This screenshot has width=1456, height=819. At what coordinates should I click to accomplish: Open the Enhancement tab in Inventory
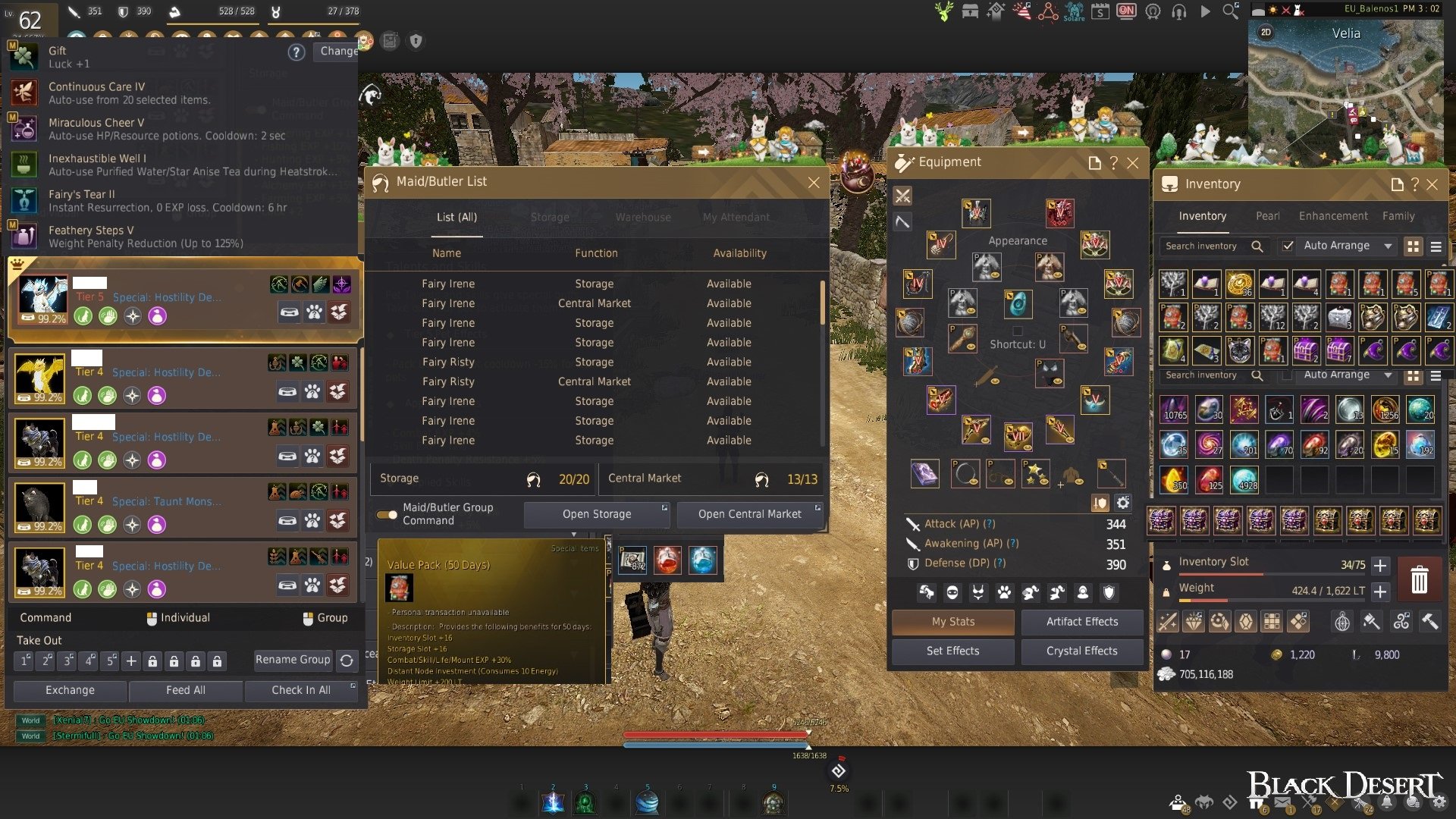[x=1333, y=216]
